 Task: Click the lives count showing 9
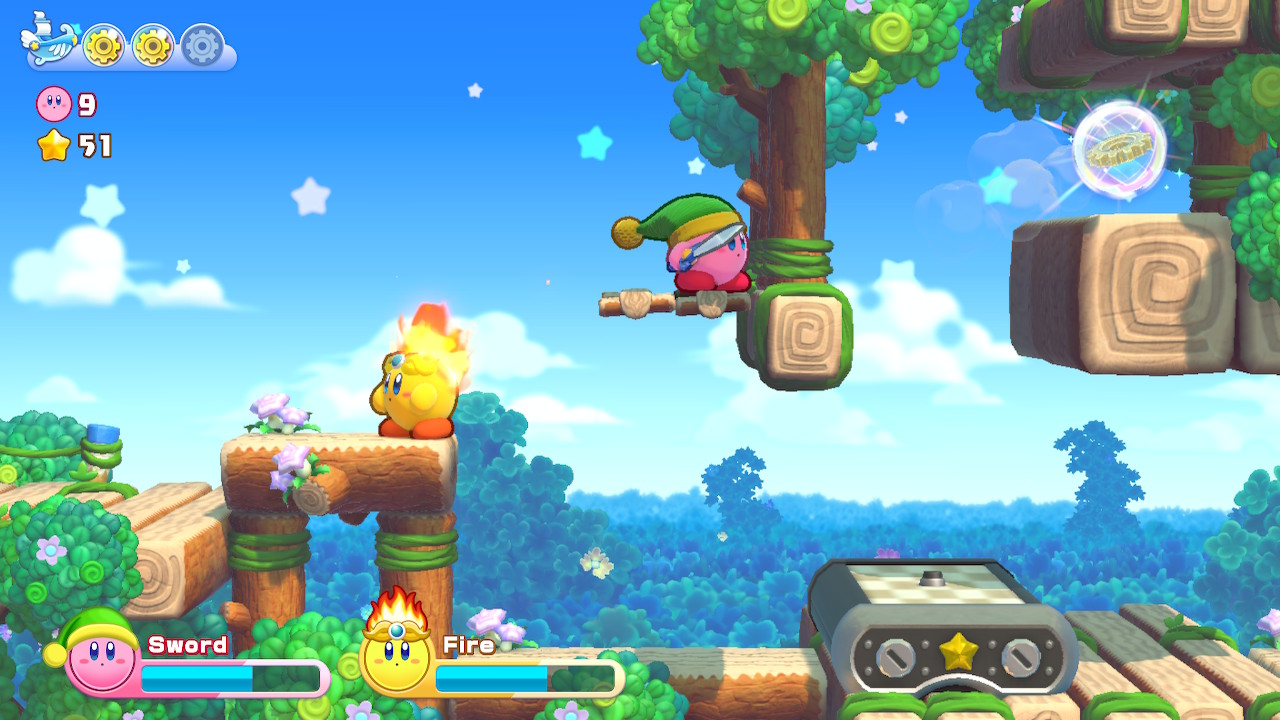coord(86,103)
